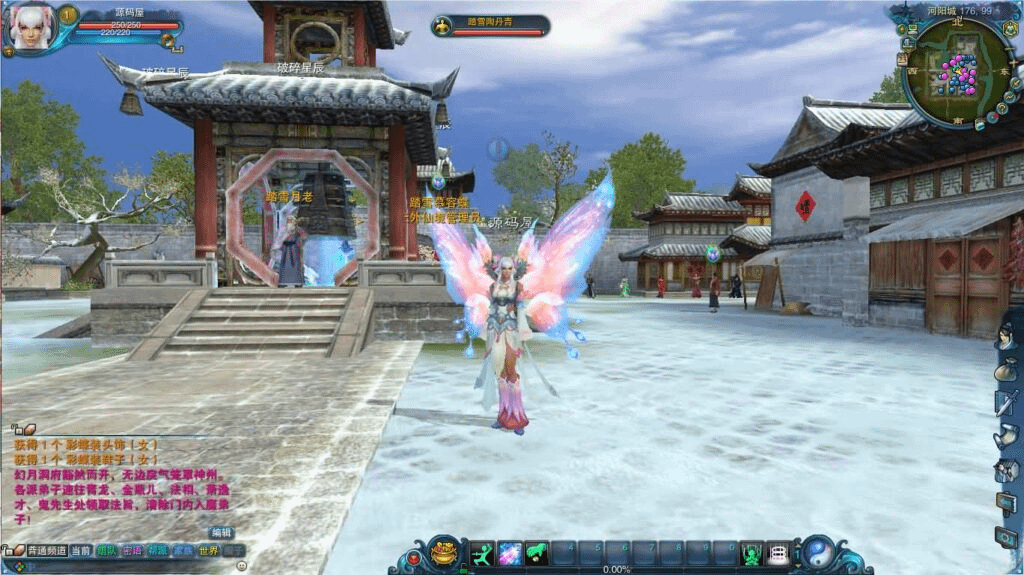Switch to the 普通频道 chat tab
1024x575 pixels.
46,550
